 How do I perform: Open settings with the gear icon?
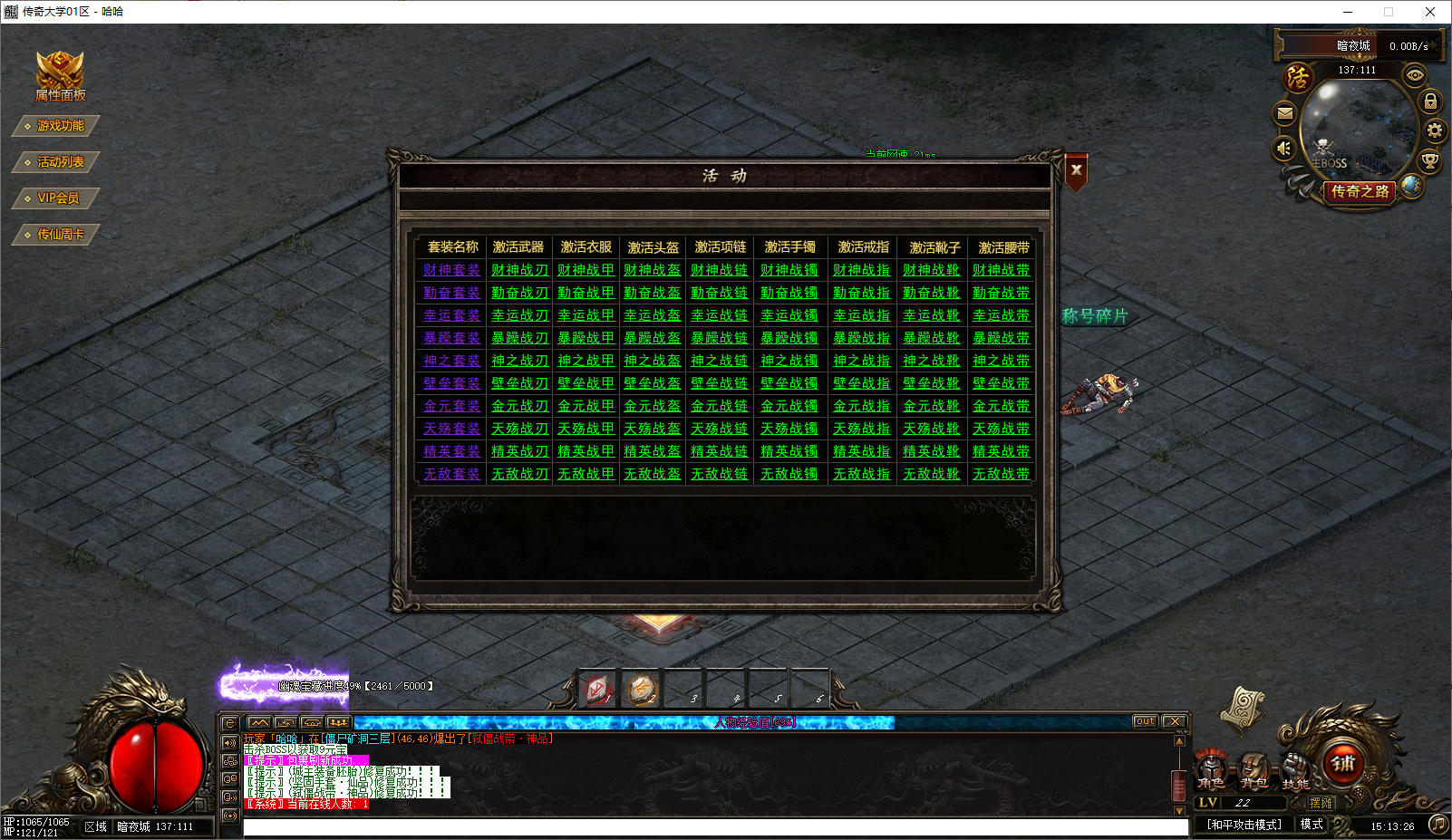(x=1434, y=130)
